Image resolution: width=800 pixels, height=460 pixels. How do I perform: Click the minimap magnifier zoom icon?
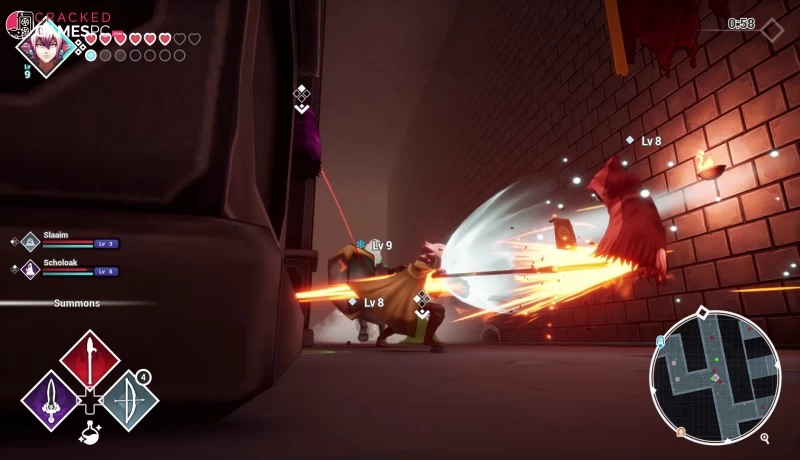click(765, 438)
